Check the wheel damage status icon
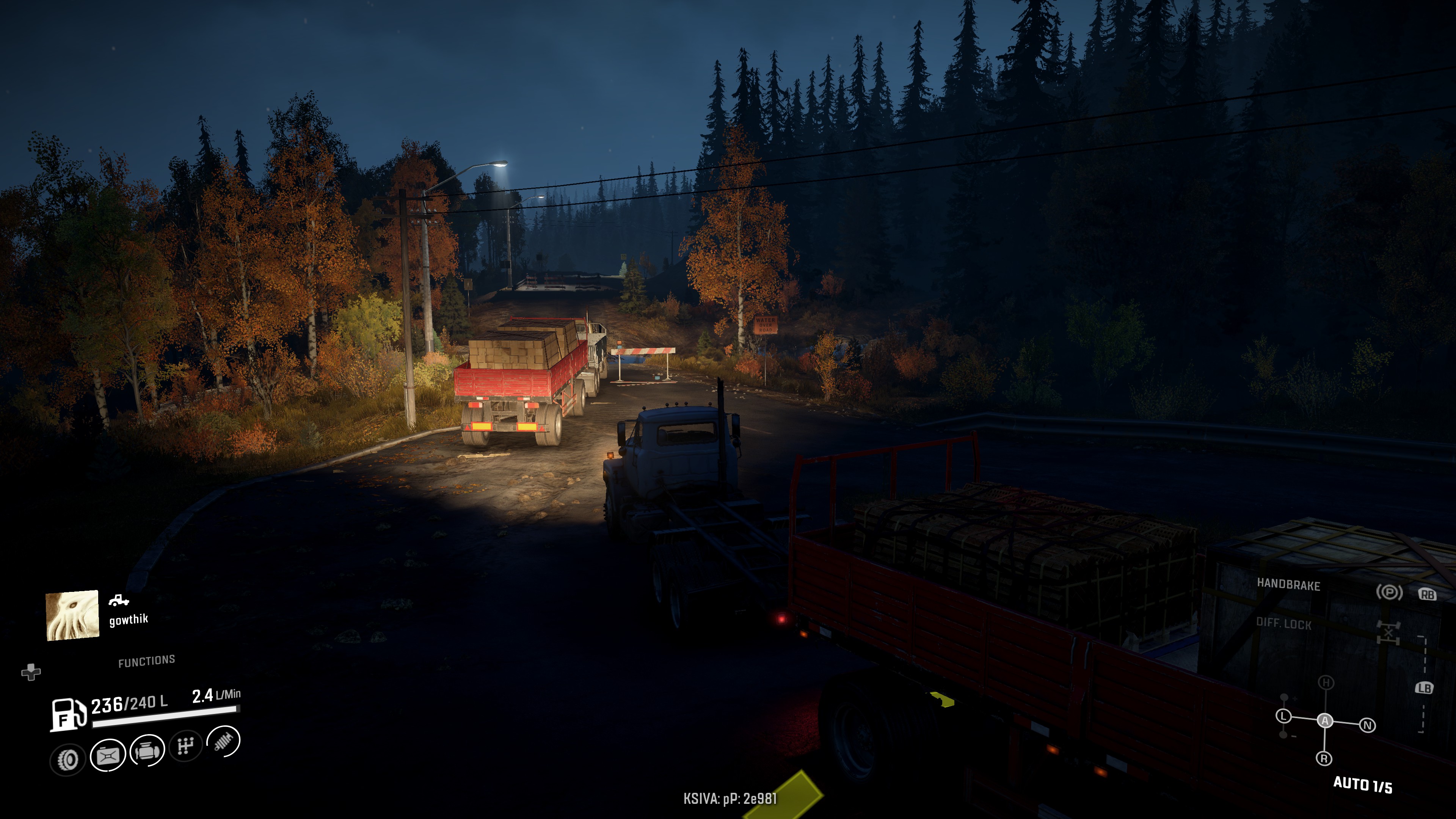 68,759
